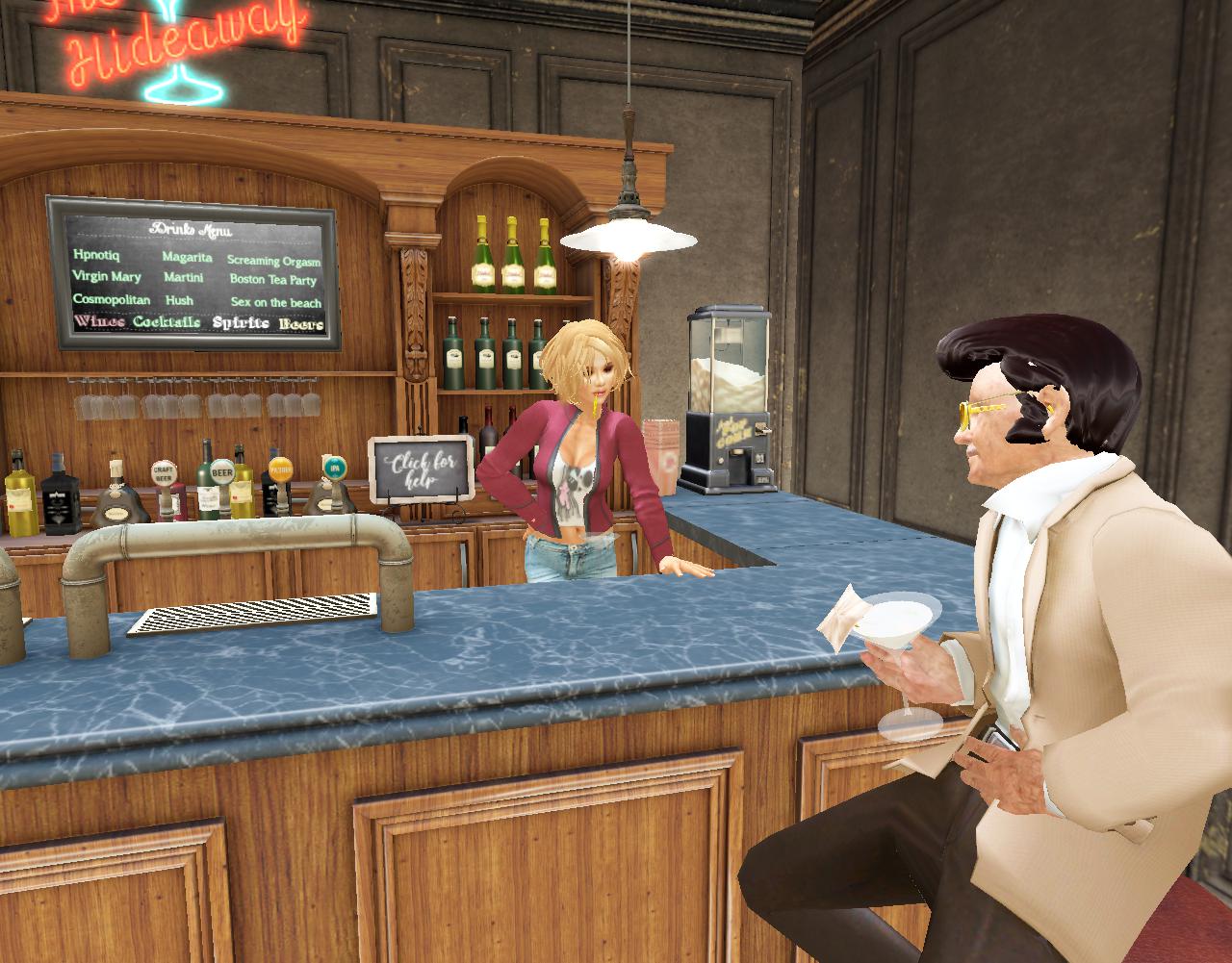Viewport: 1232px width, 963px height.
Task: Click the "Click for help" sign
Action: point(423,469)
